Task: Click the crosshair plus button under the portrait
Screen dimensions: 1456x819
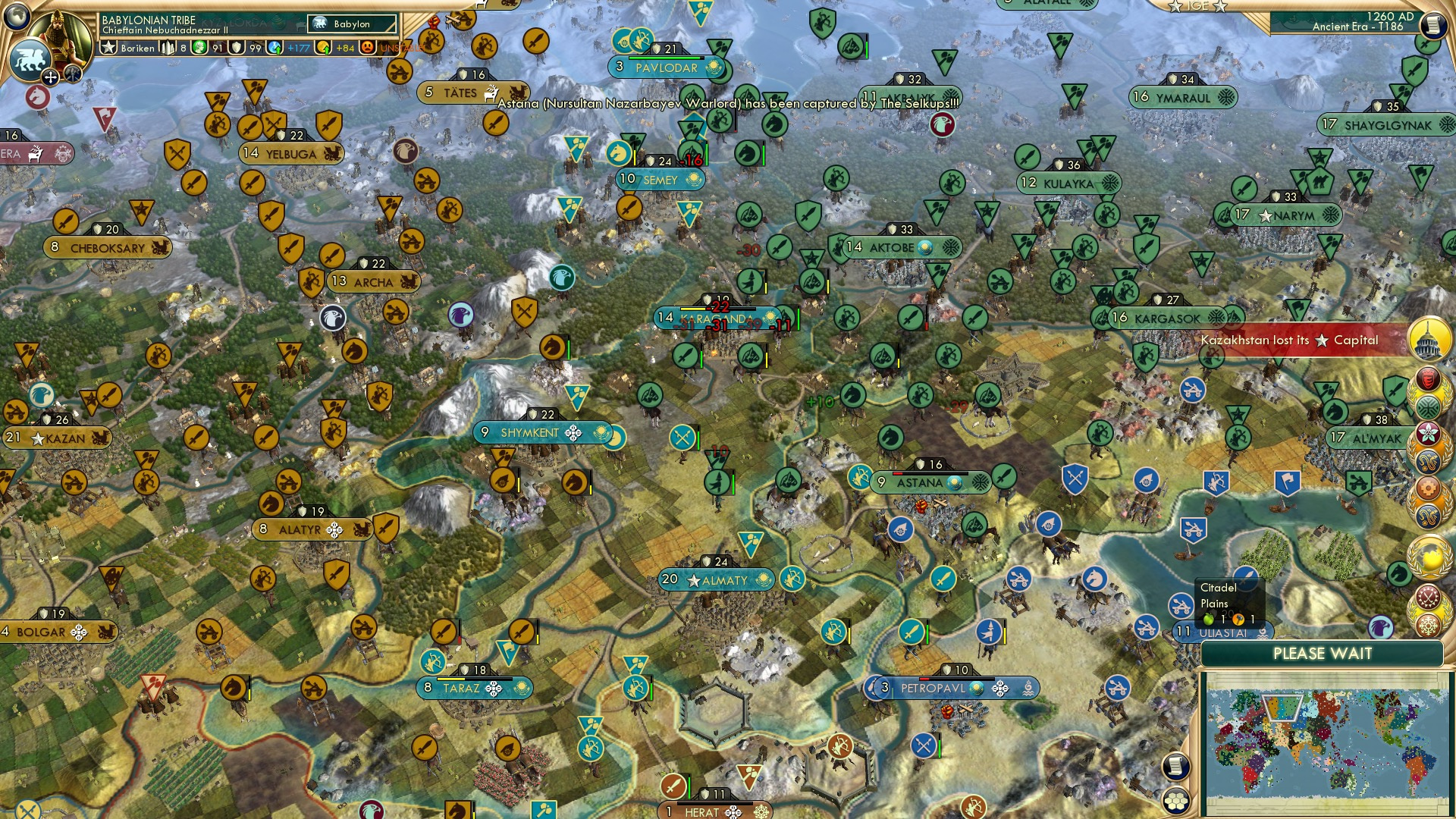Action: point(50,78)
